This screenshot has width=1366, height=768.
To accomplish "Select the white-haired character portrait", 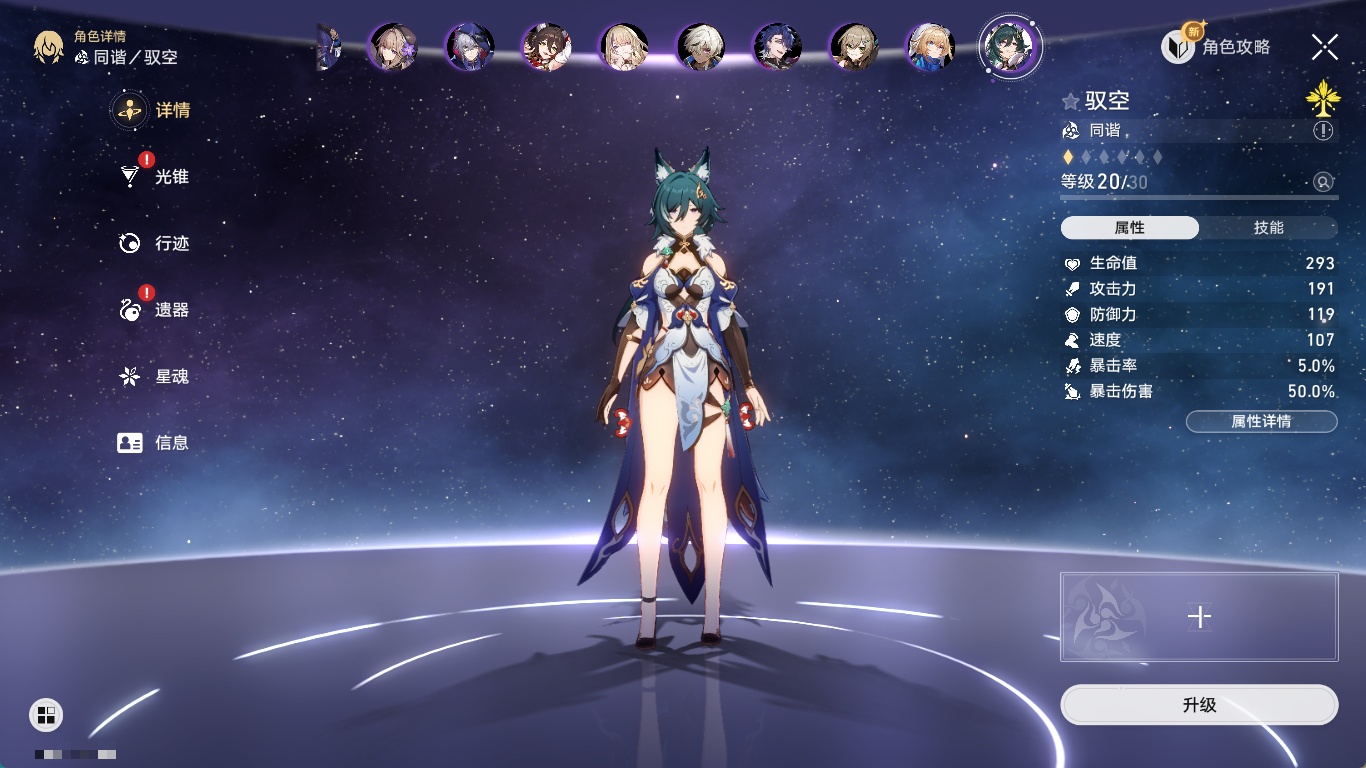I will click(x=700, y=47).
